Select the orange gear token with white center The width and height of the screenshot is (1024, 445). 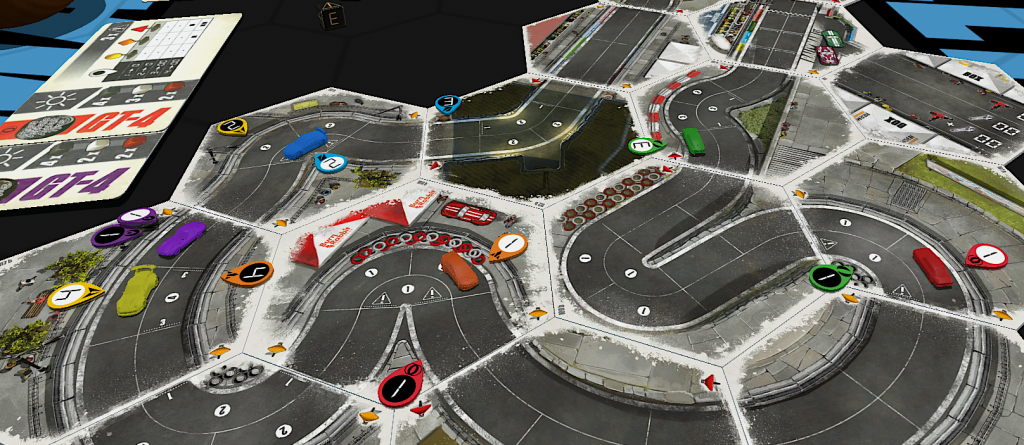click(508, 245)
